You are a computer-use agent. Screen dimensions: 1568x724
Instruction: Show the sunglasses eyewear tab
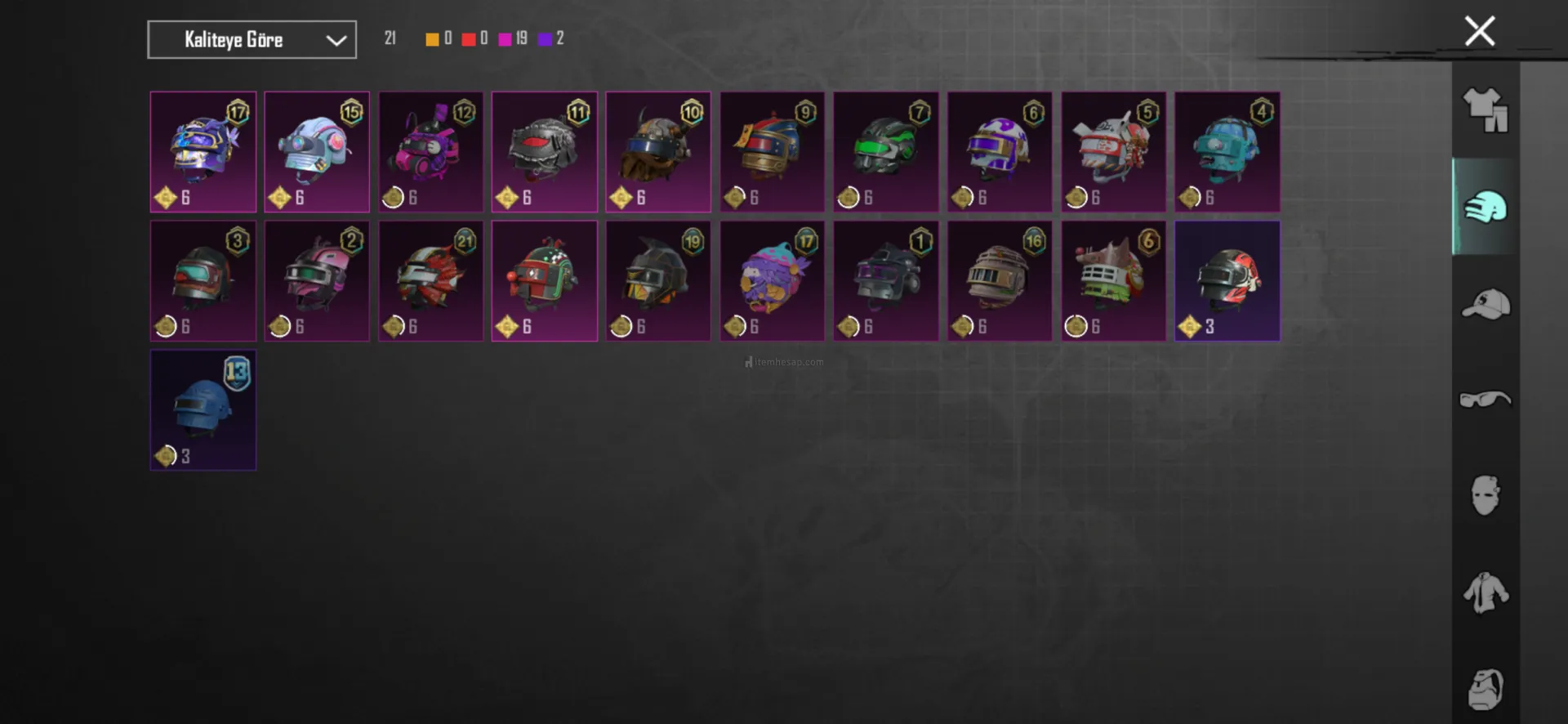(x=1486, y=399)
